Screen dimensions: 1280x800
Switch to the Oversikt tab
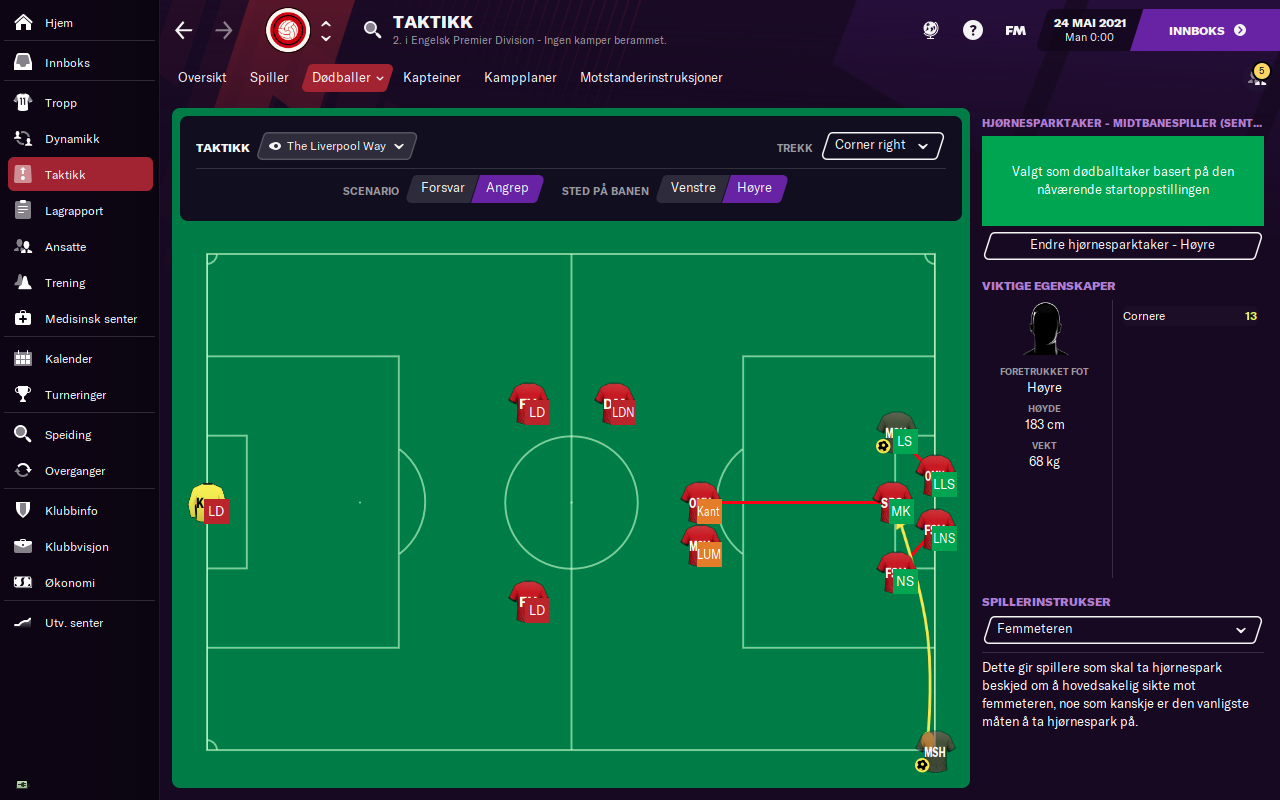click(202, 78)
